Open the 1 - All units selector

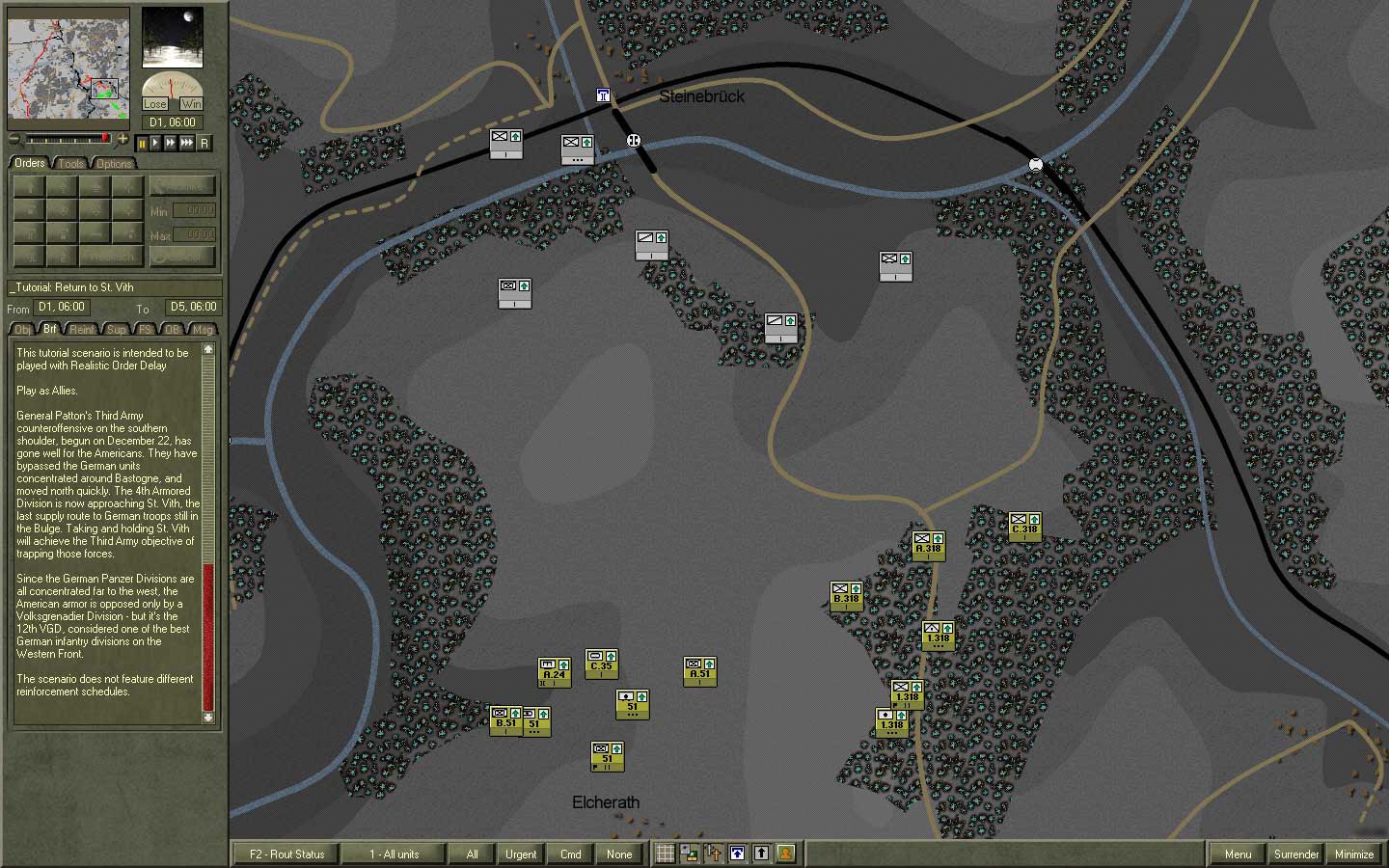(395, 854)
